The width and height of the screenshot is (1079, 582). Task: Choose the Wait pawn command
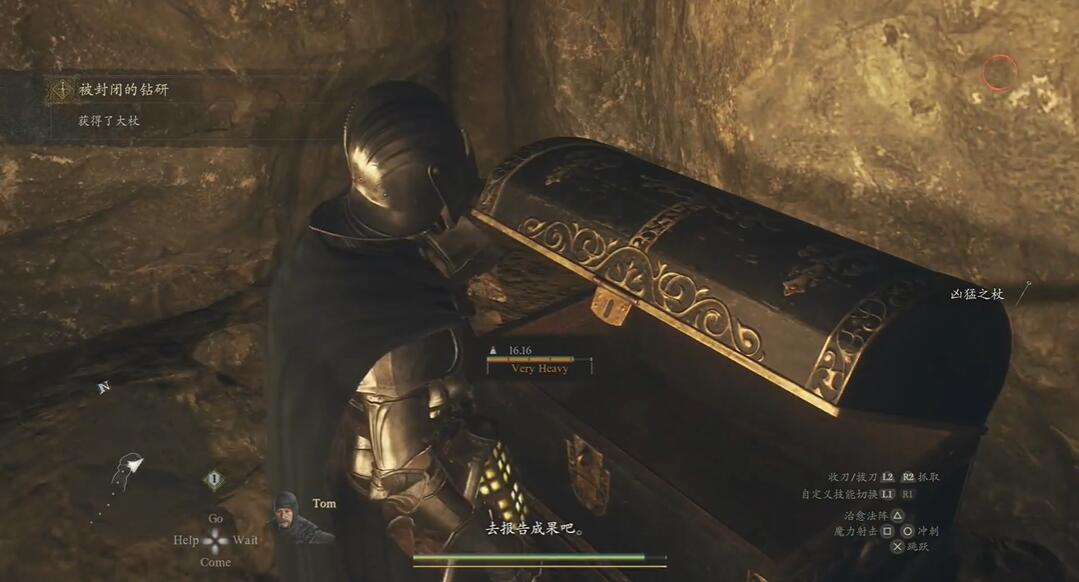click(x=246, y=540)
